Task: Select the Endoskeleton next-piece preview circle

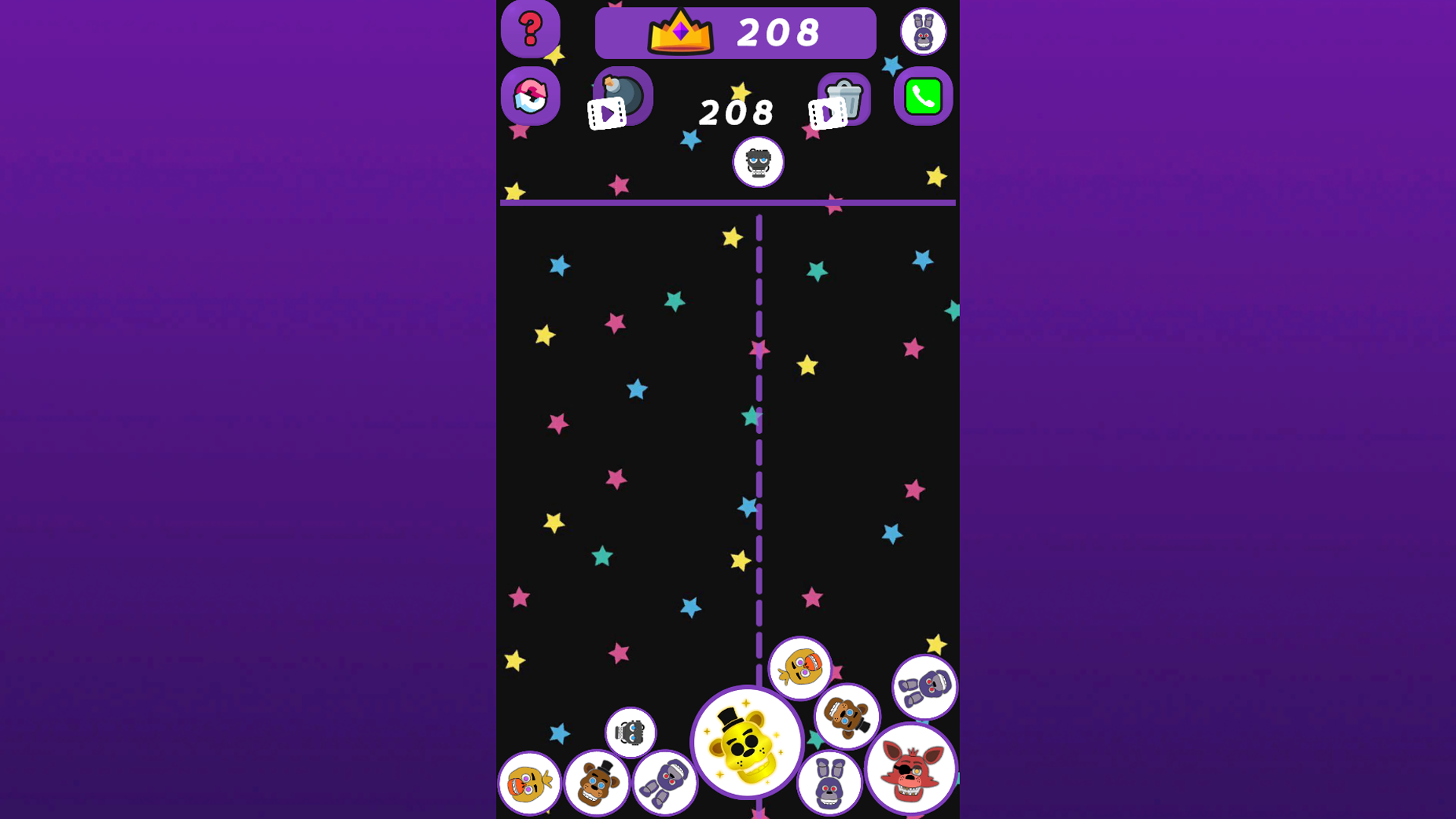Action: click(x=758, y=162)
